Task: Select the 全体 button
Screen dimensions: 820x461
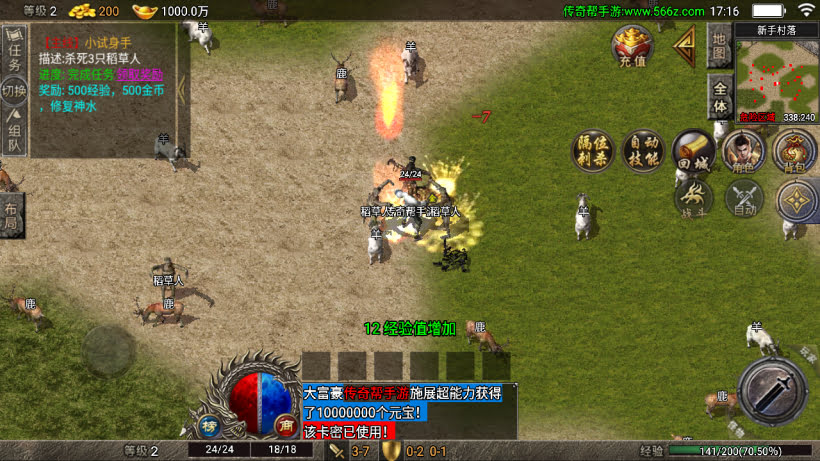Action: pyautogui.click(x=719, y=97)
